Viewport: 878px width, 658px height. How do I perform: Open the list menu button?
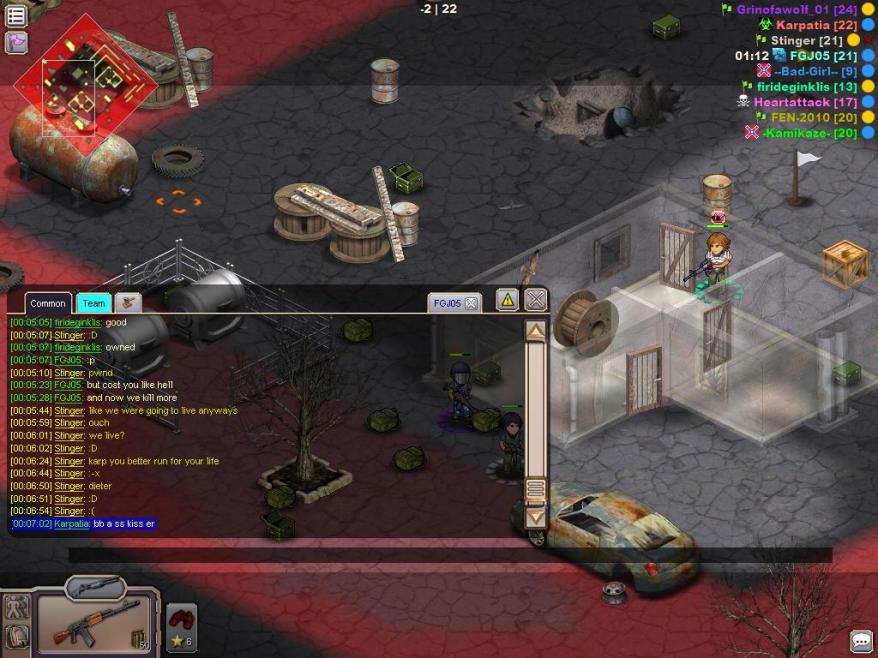(16, 16)
